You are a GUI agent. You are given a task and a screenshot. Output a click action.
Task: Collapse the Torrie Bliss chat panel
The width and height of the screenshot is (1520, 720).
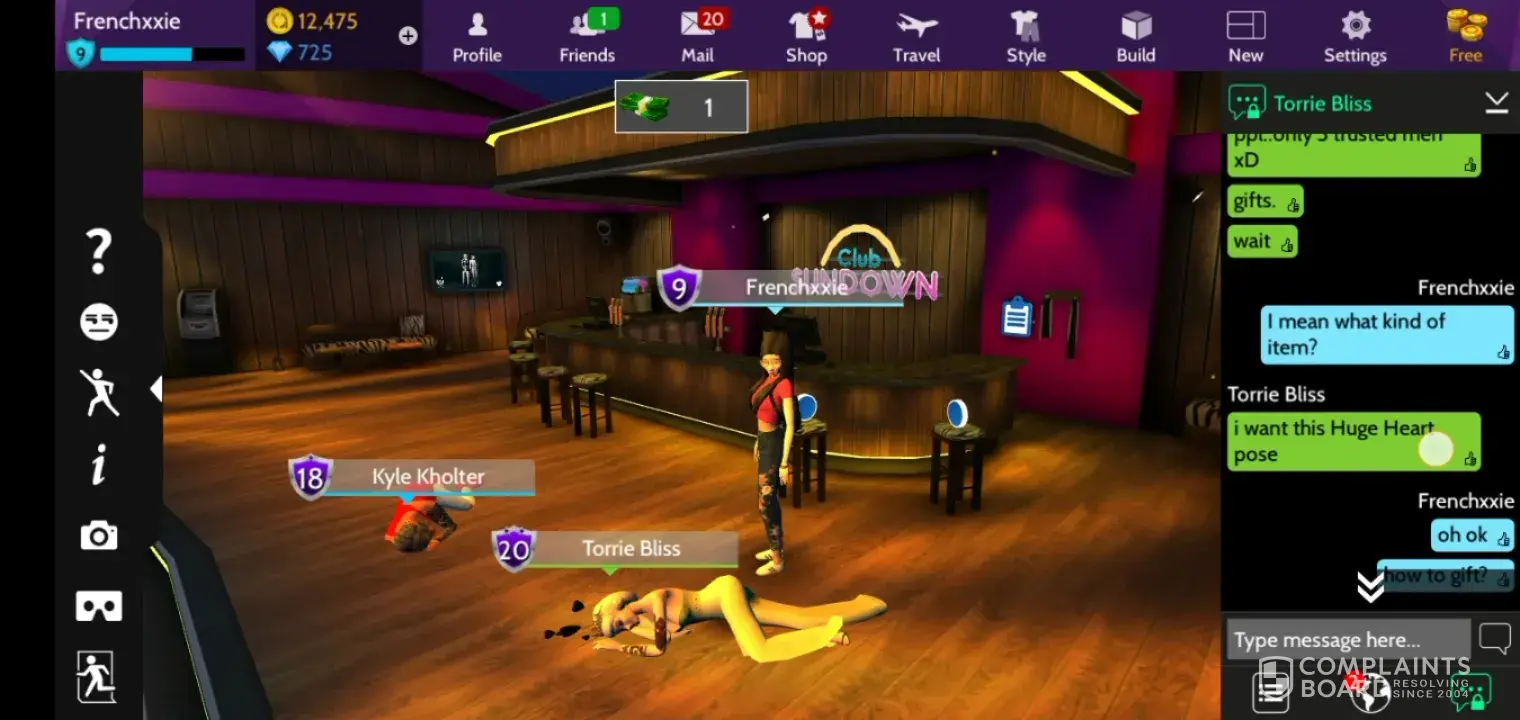pyautogui.click(x=1496, y=102)
